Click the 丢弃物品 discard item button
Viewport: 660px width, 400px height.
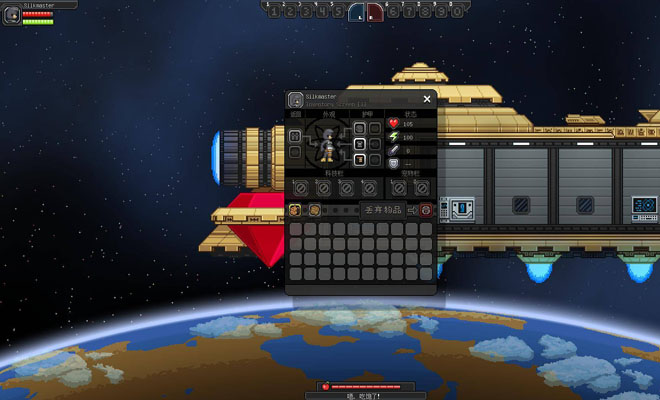coord(383,210)
